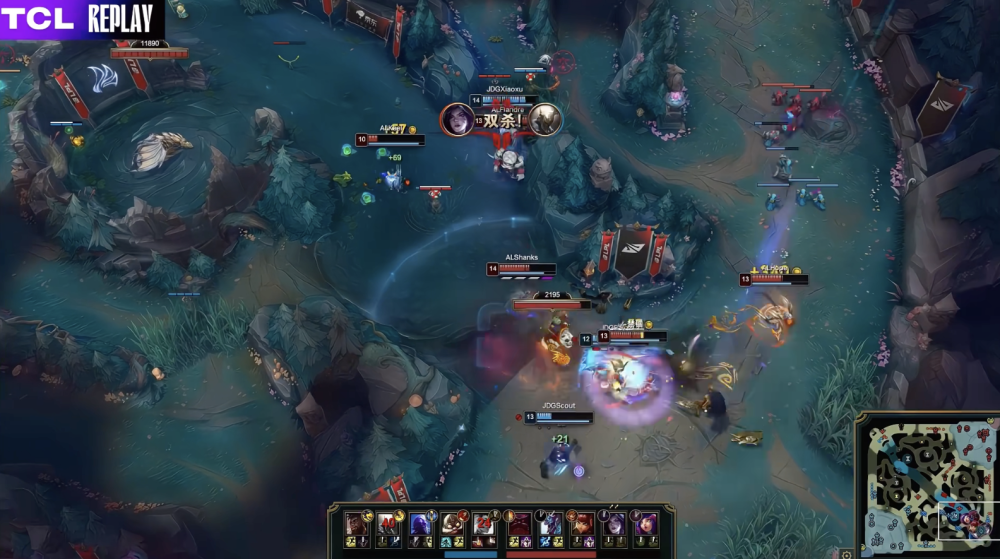The height and width of the screenshot is (559, 1000).
Task: Select the portrait with the 40 respawn timer
Action: coord(387,523)
